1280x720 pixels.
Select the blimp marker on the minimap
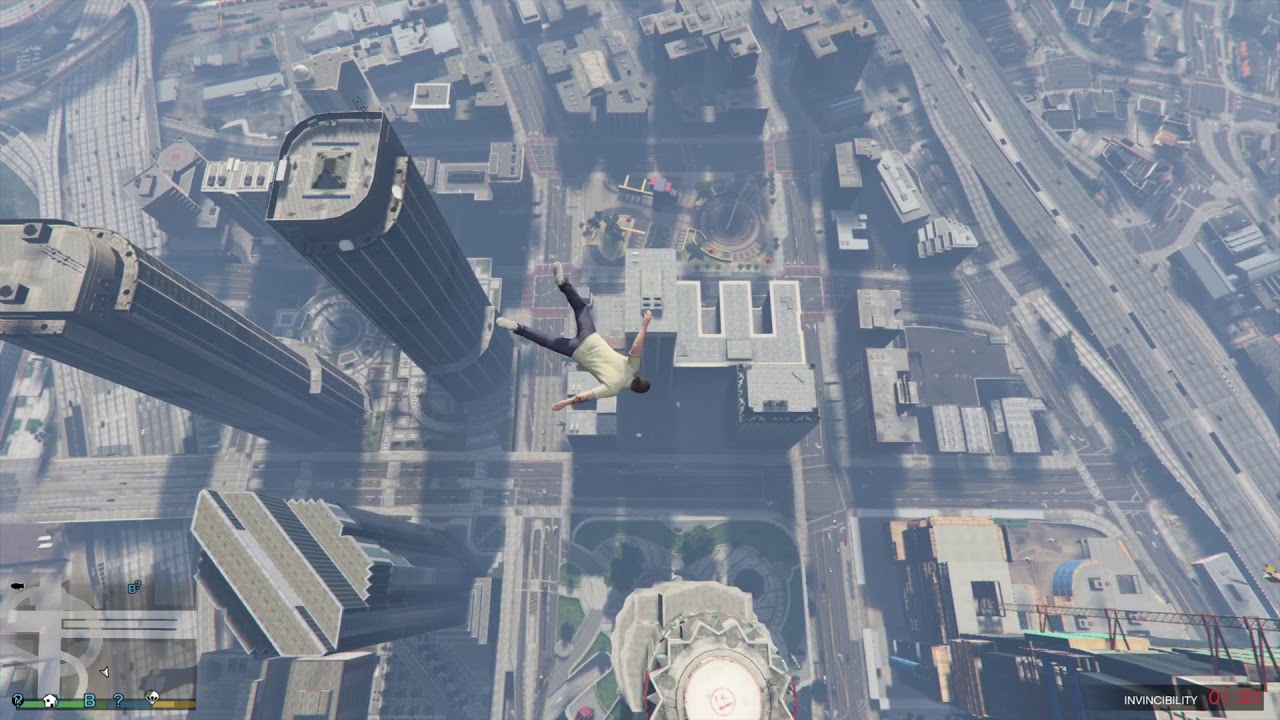(17, 586)
